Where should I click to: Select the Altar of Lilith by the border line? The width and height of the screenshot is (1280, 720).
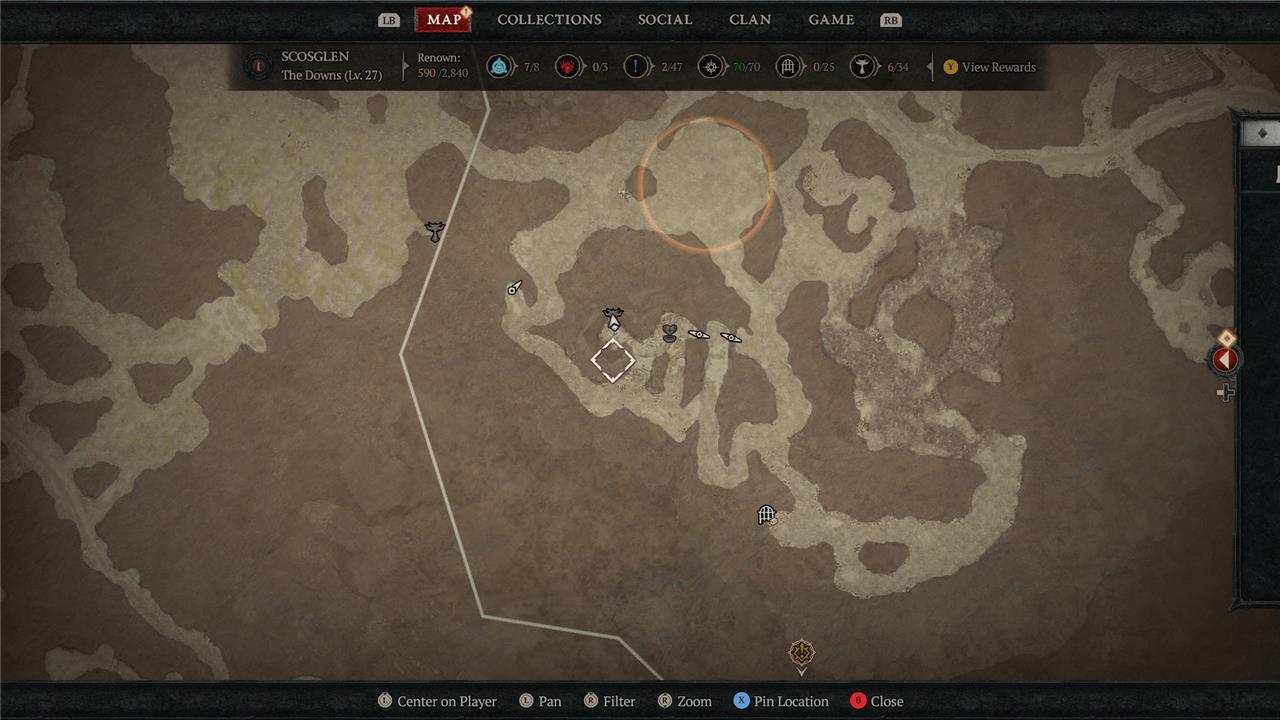tap(434, 232)
